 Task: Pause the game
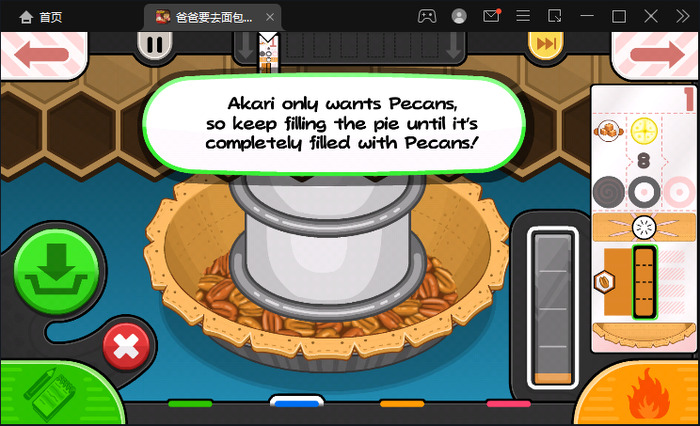pyautogui.click(x=156, y=44)
